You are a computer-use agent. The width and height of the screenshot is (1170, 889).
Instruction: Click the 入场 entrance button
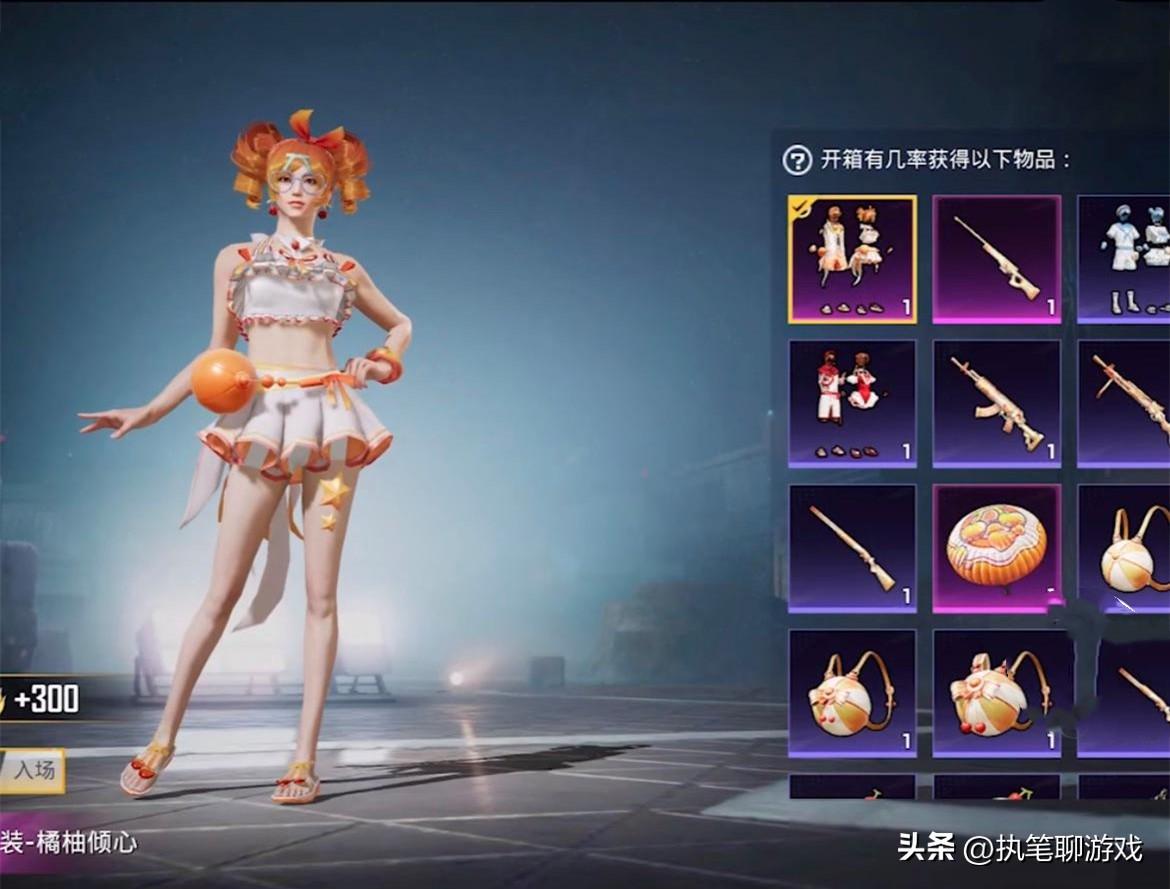point(33,770)
